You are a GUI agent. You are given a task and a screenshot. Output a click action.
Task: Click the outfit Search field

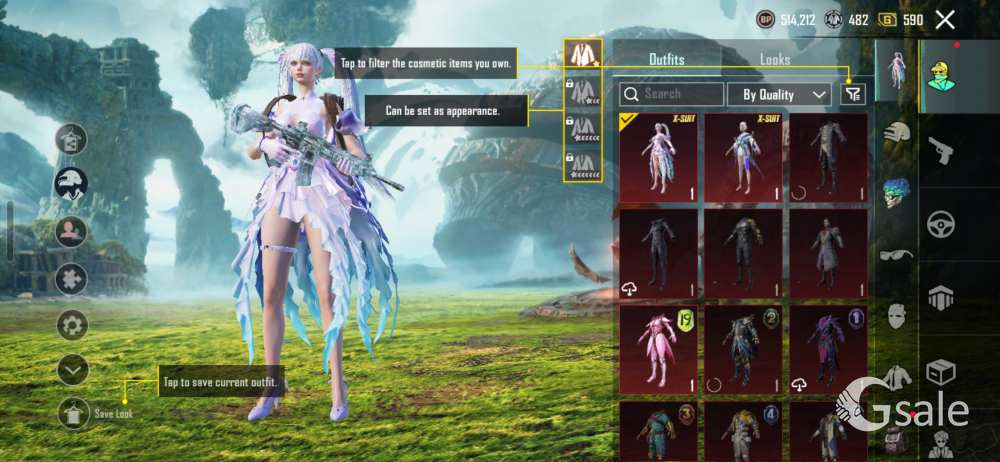(672, 94)
